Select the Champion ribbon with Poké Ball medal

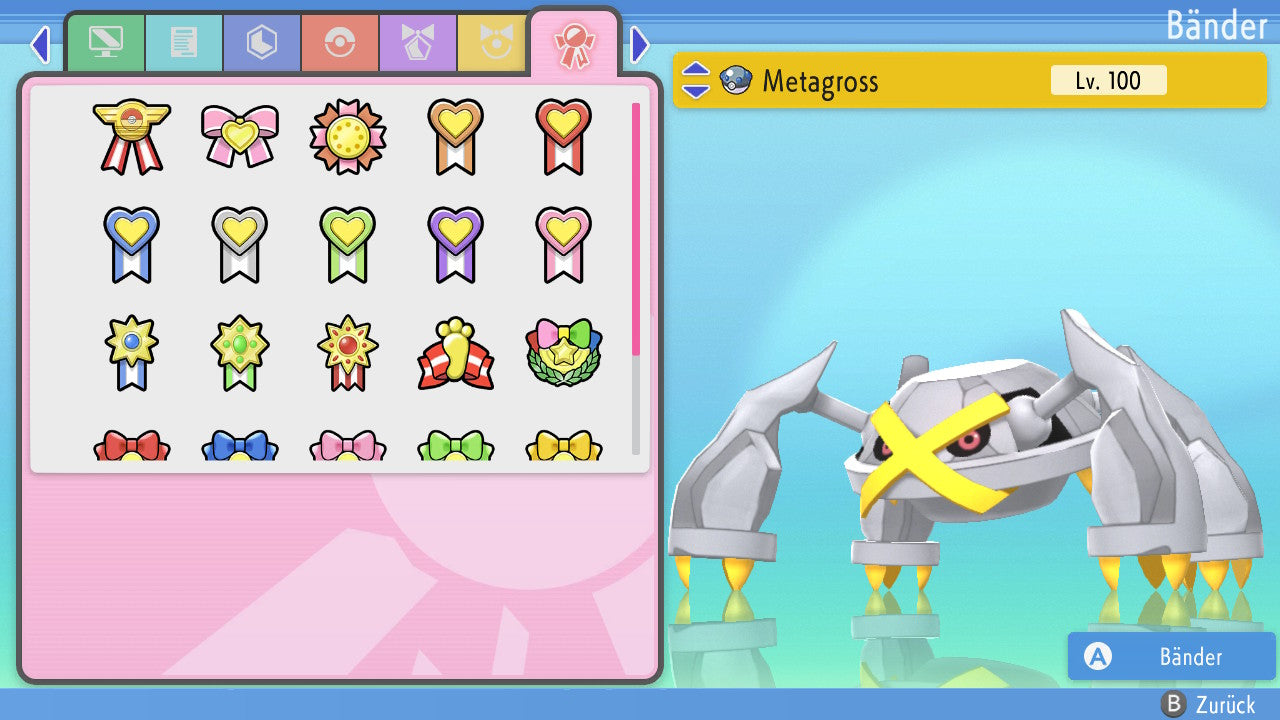131,136
